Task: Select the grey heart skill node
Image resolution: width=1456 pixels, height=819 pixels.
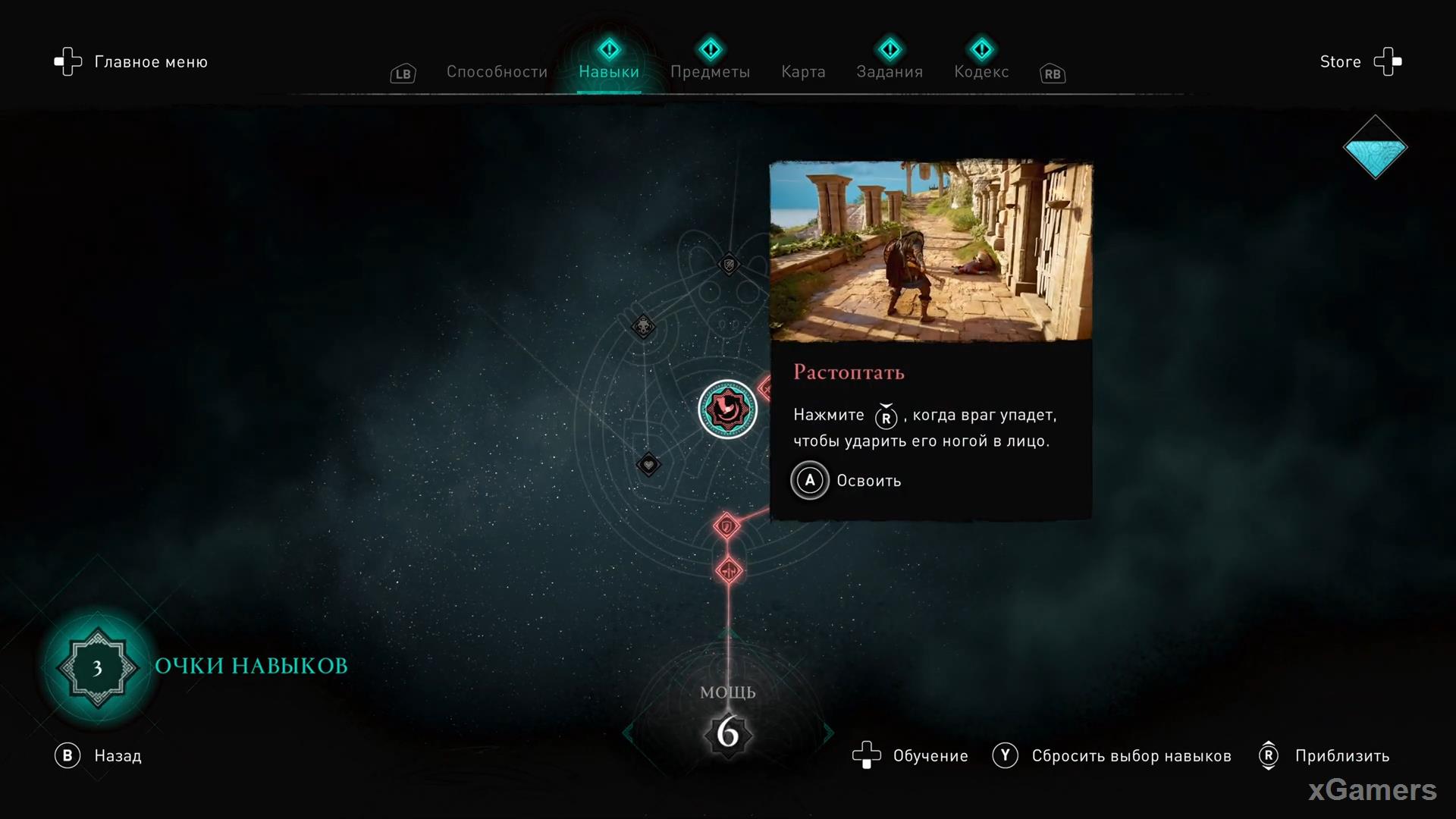Action: [x=648, y=464]
